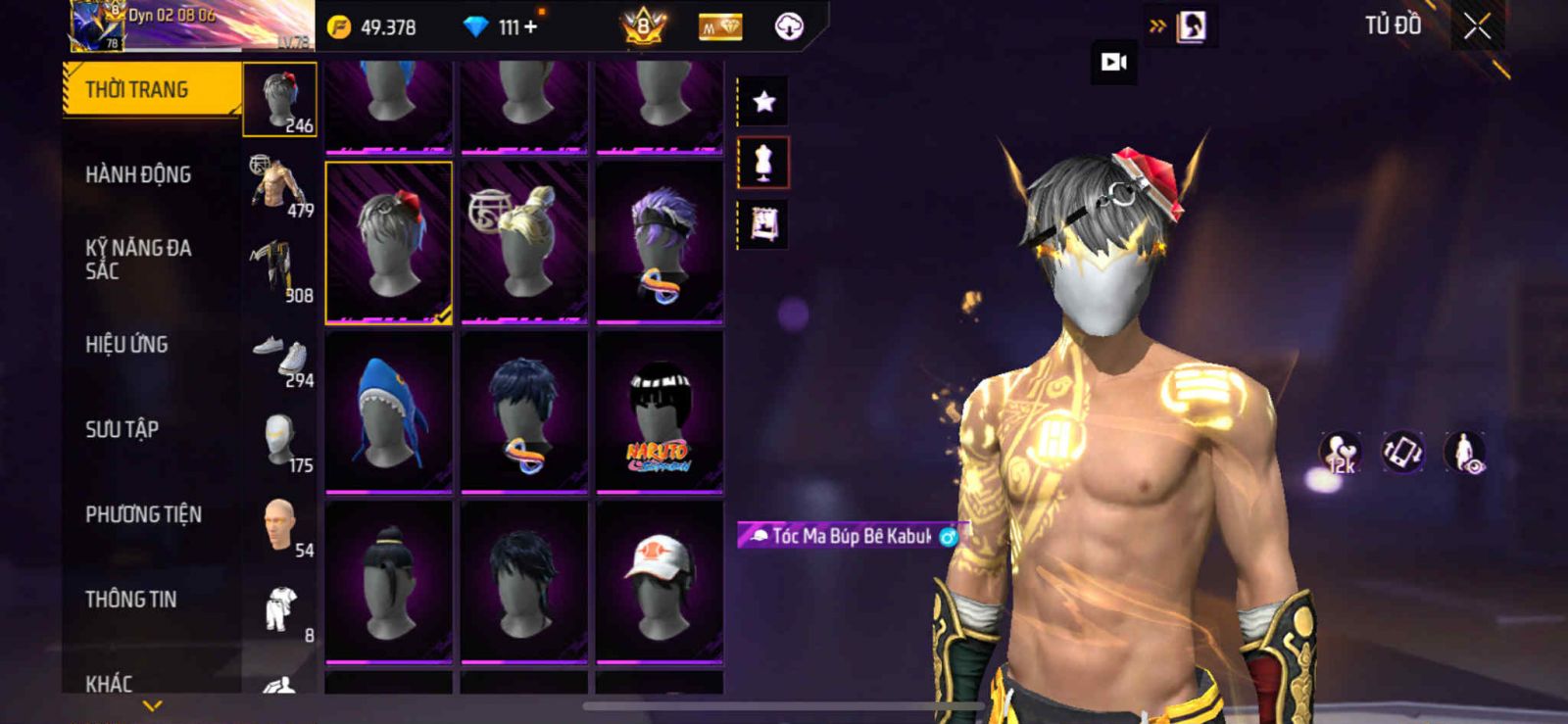Select the blue shark hood item
1568x724 pixels.
(389, 411)
